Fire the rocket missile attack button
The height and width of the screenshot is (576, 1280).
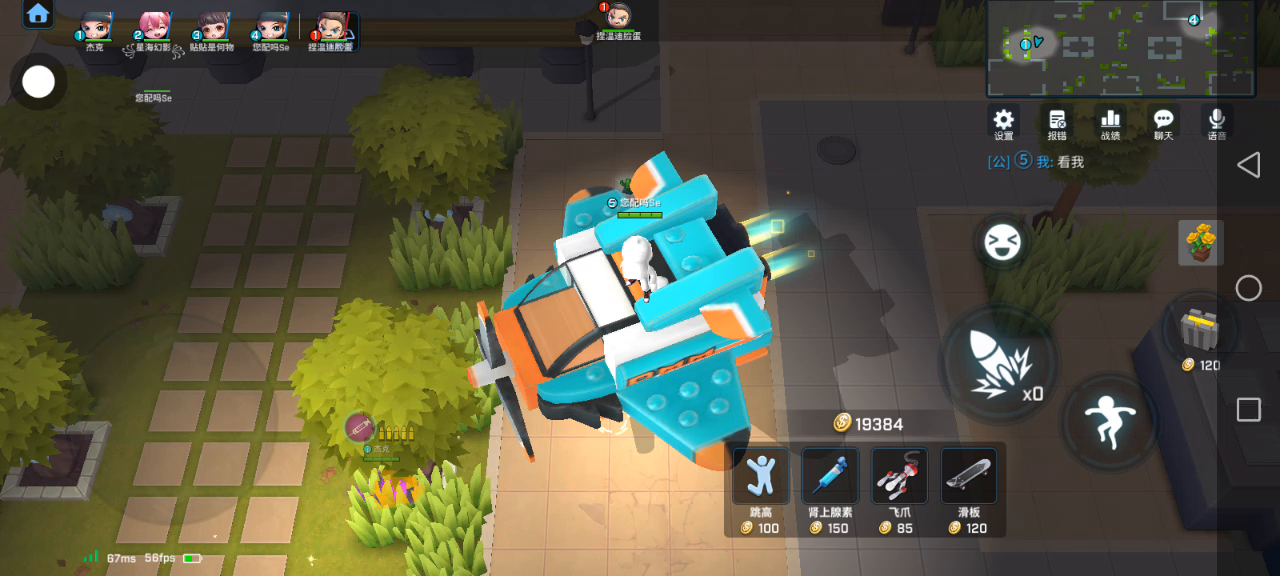[997, 361]
